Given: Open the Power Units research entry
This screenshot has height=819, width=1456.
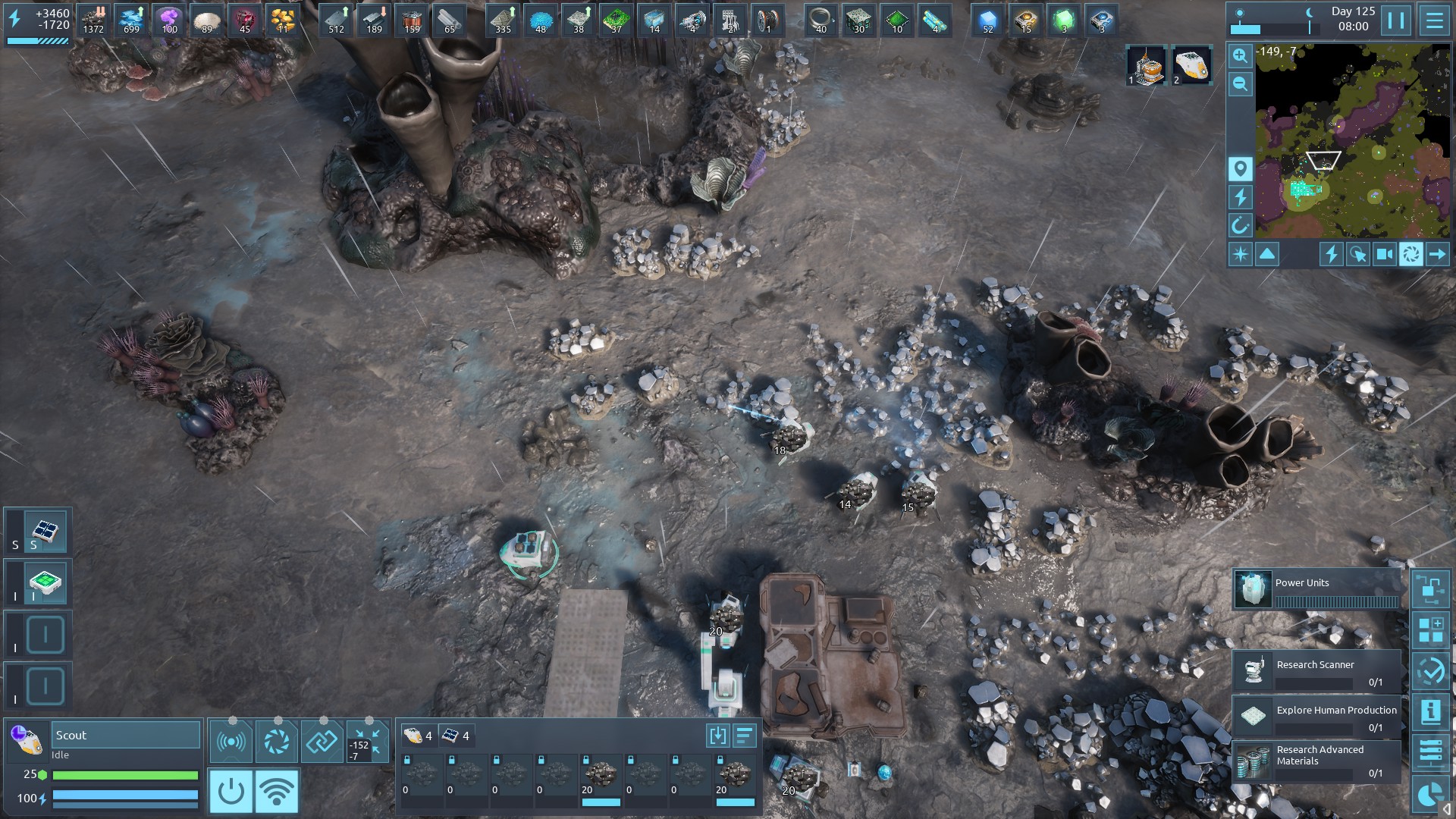Looking at the screenshot, I should pyautogui.click(x=1316, y=590).
